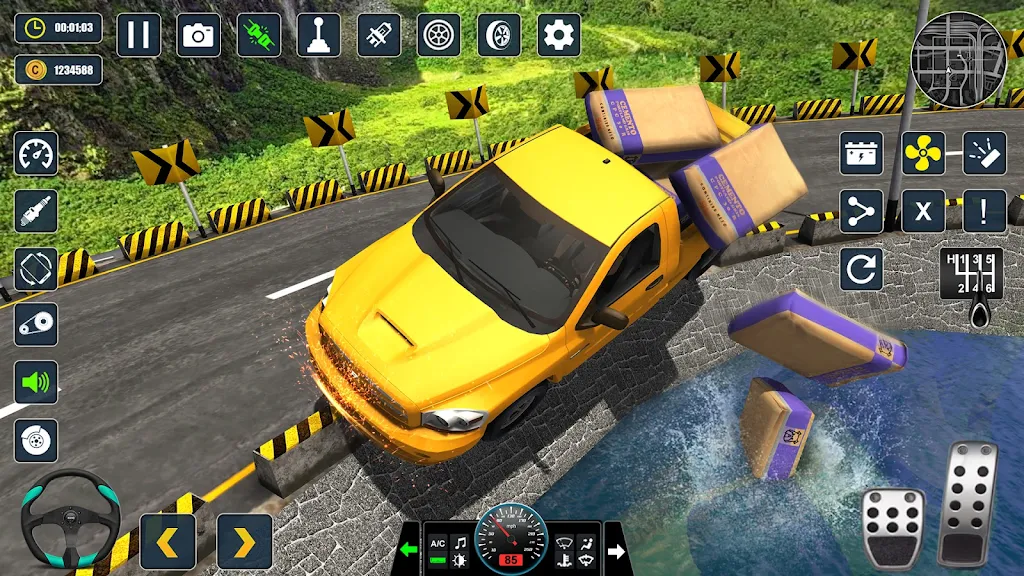
Task: Select the gear stick lever icon
Action: 318,35
